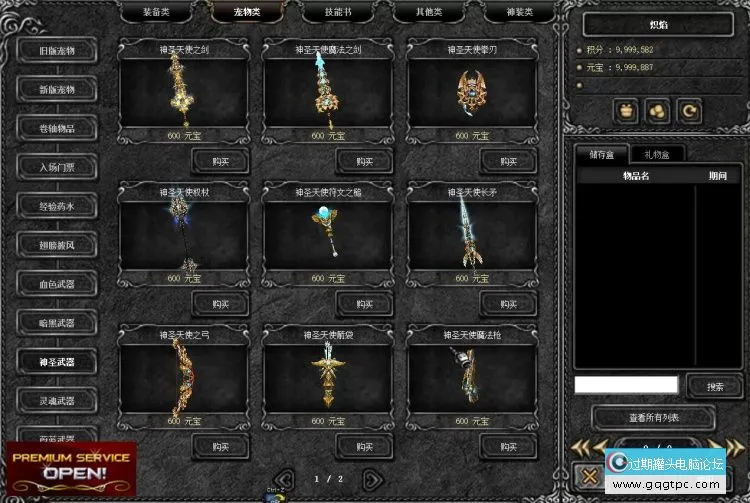Open the 经验药水 category
Image resolution: width=750 pixels, height=503 pixels.
coord(56,206)
